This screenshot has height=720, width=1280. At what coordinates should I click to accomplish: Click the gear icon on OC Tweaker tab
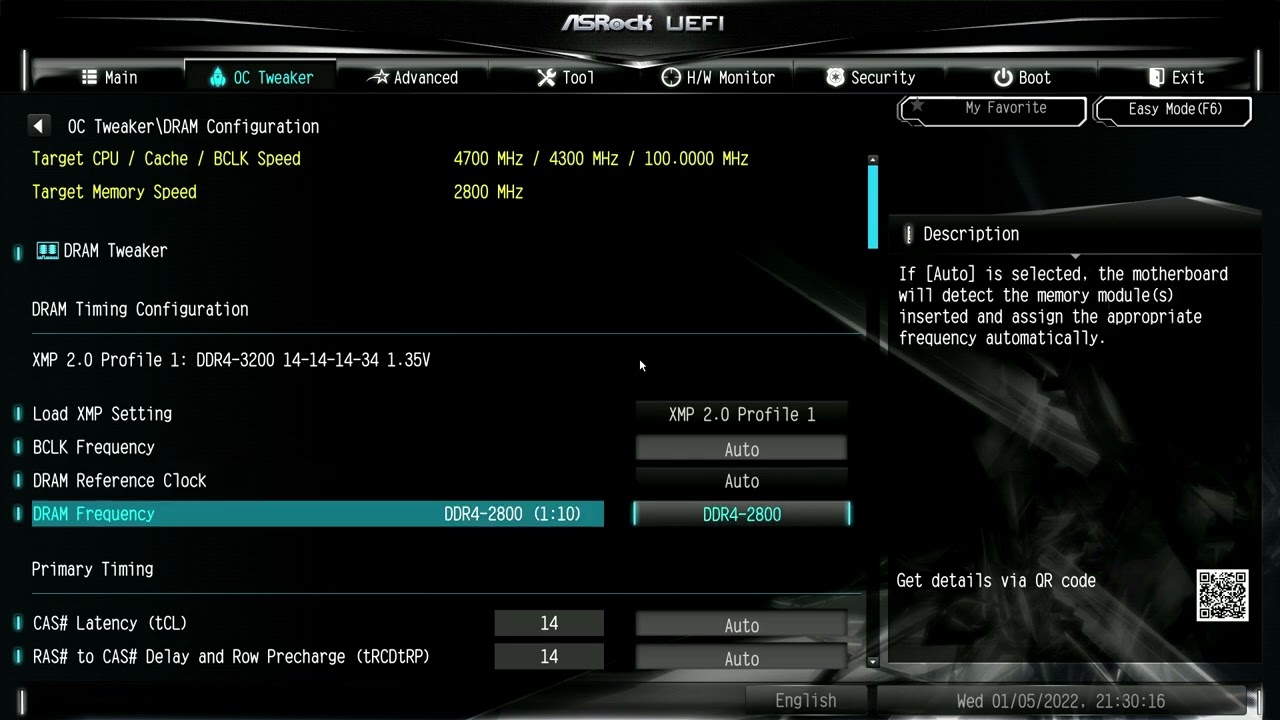coord(216,76)
